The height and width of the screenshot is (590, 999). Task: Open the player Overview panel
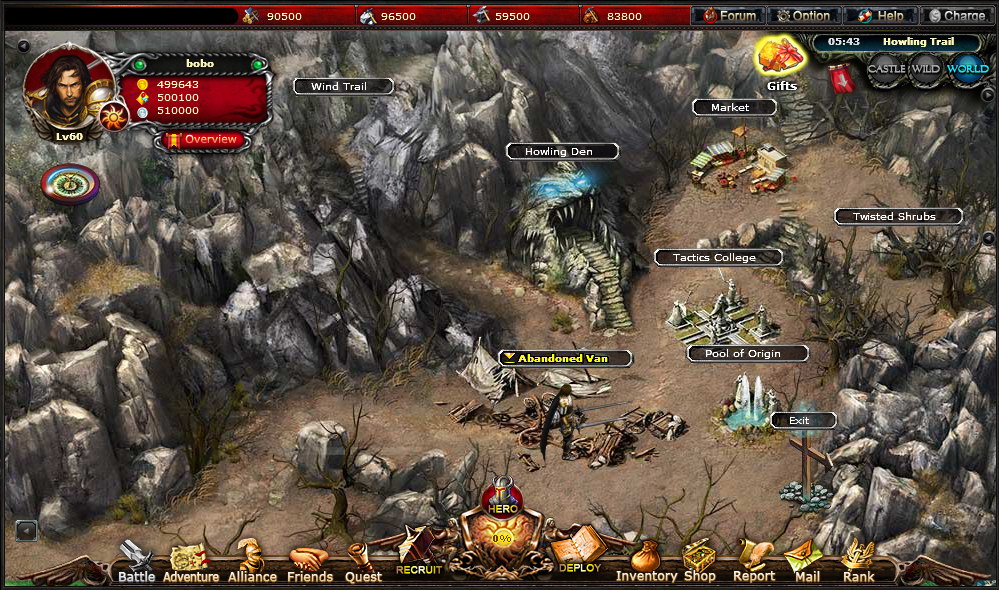(x=203, y=139)
